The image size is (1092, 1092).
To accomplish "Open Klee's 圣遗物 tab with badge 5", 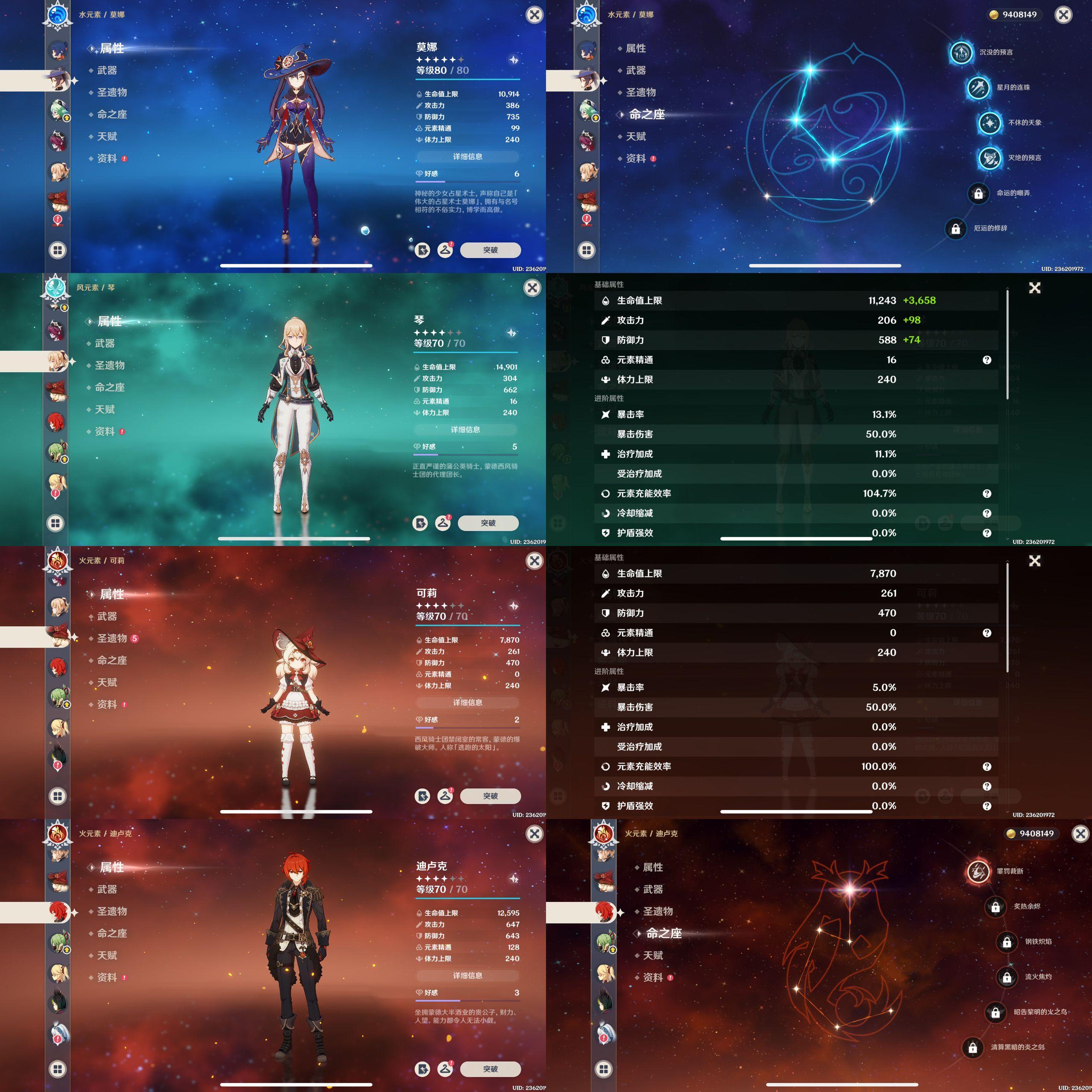I will coord(112,638).
